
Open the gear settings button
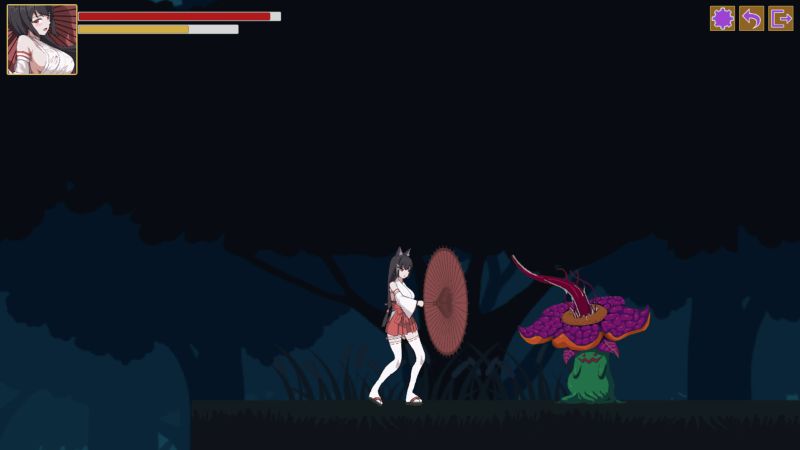[722, 18]
